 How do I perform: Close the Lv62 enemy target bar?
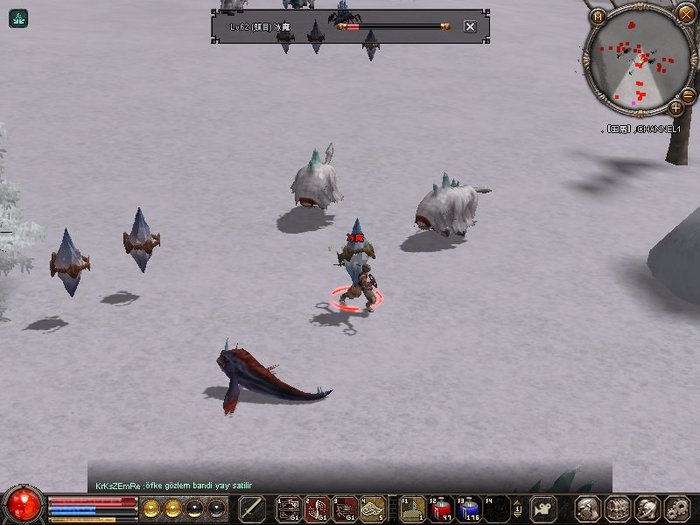[470, 26]
